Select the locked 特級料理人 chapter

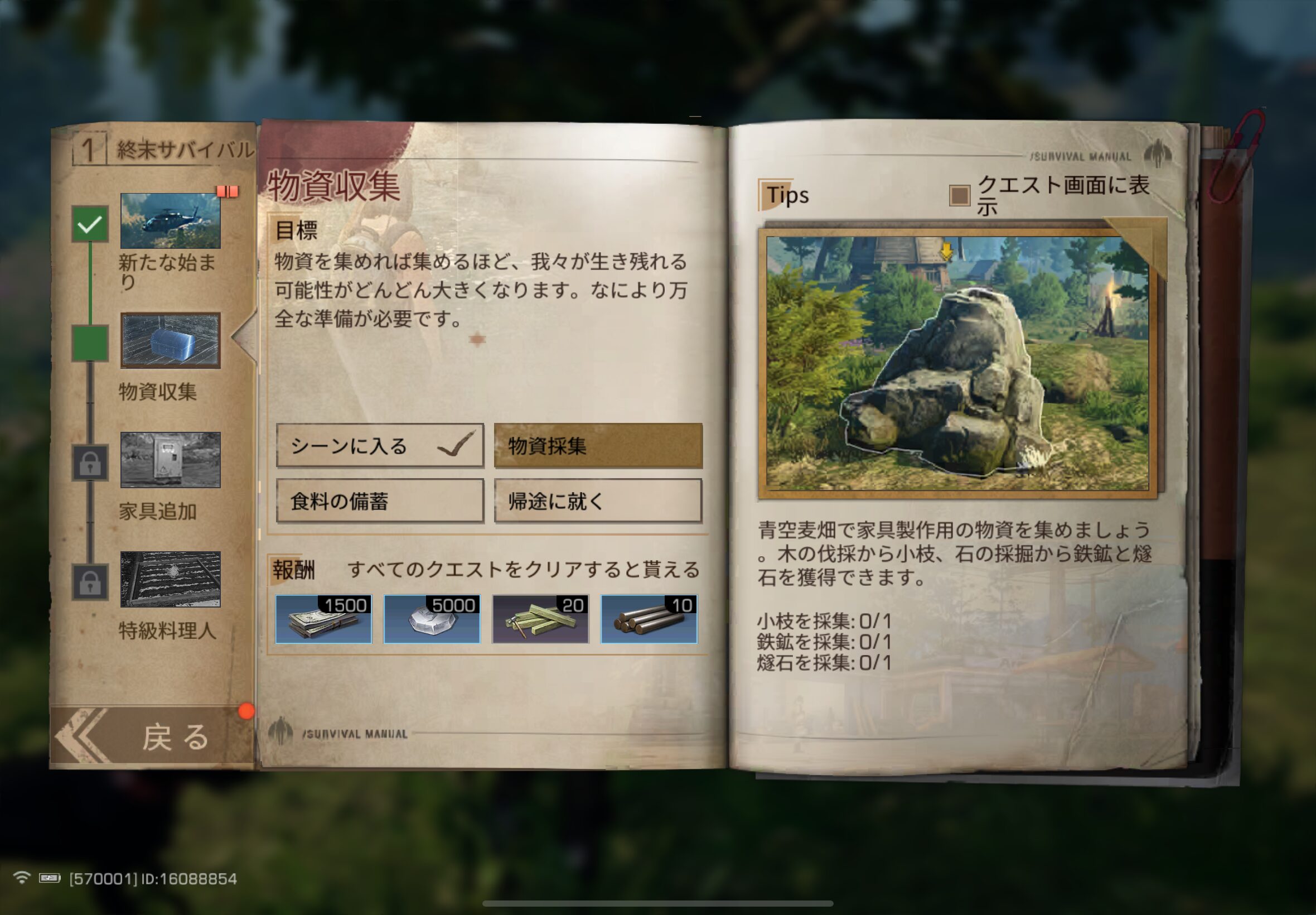(x=170, y=579)
